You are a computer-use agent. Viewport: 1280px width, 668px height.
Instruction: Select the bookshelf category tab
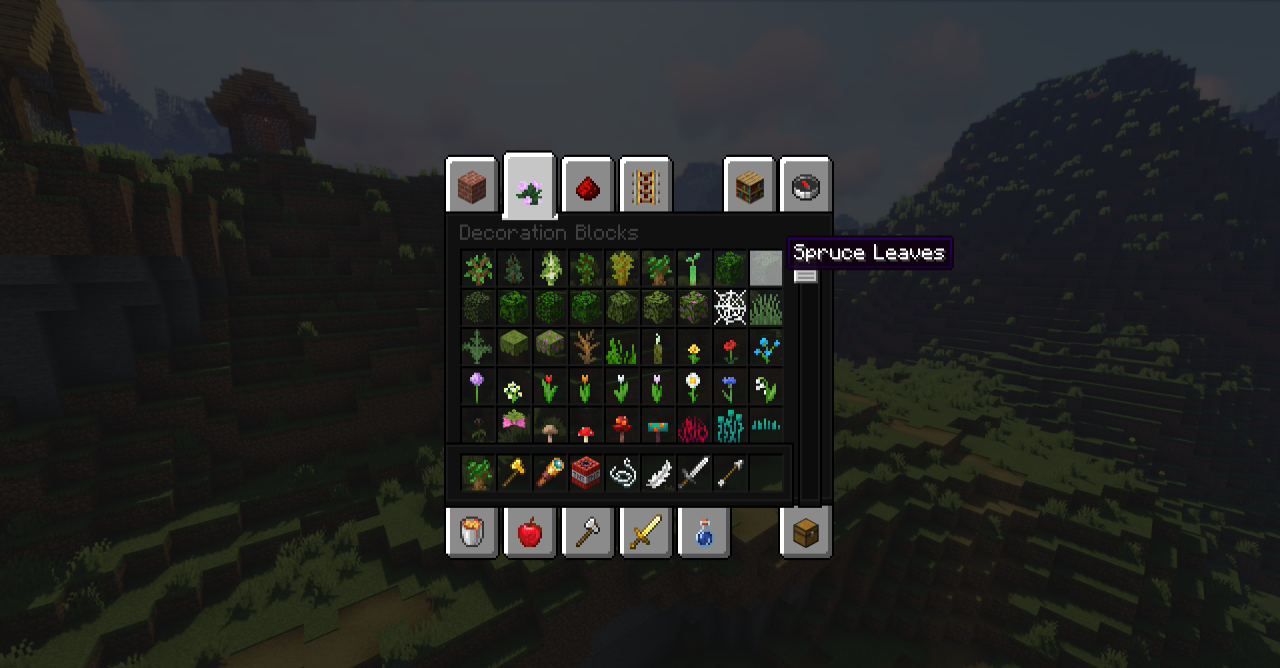(749, 186)
